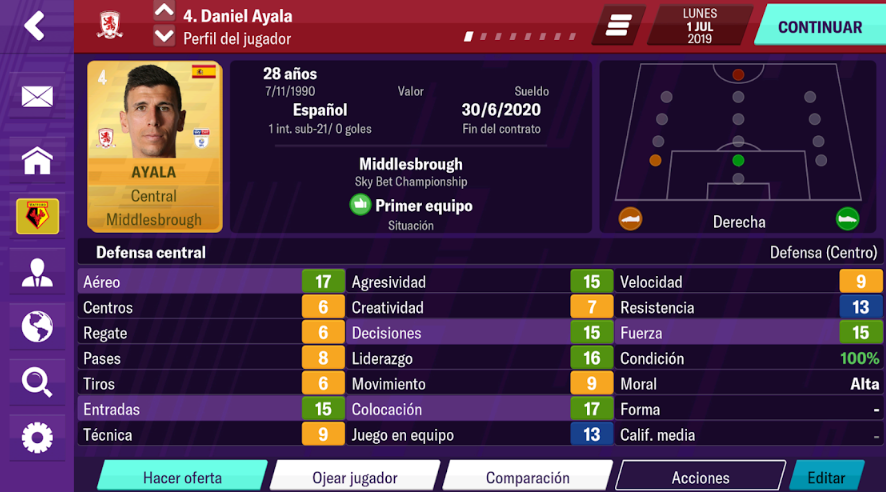Go to the home screen icon

(x=37, y=160)
